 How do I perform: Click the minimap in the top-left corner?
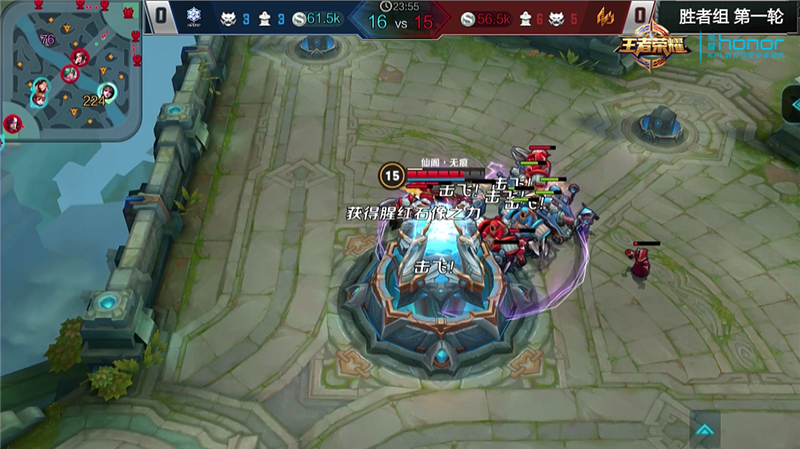tap(70, 68)
